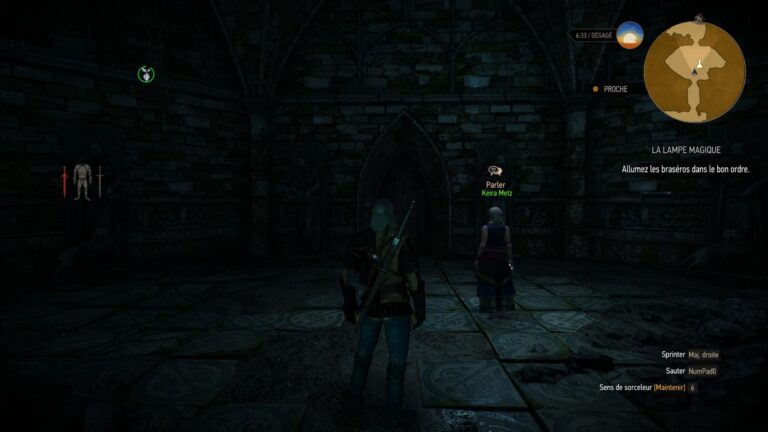Click the circular minimap
Image resolution: width=768 pixels, height=432 pixels.
[694, 72]
